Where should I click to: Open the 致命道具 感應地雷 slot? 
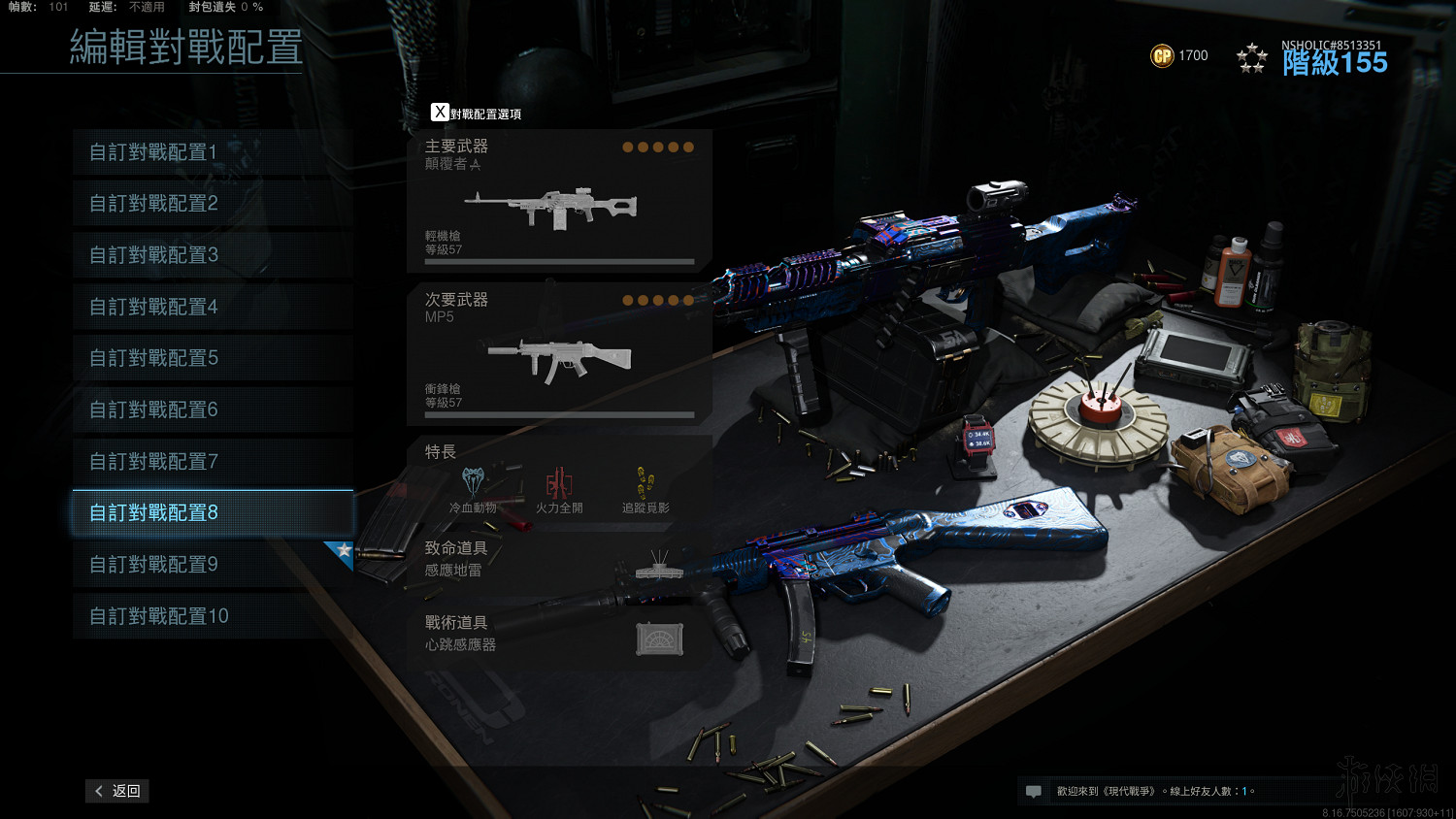click(559, 560)
